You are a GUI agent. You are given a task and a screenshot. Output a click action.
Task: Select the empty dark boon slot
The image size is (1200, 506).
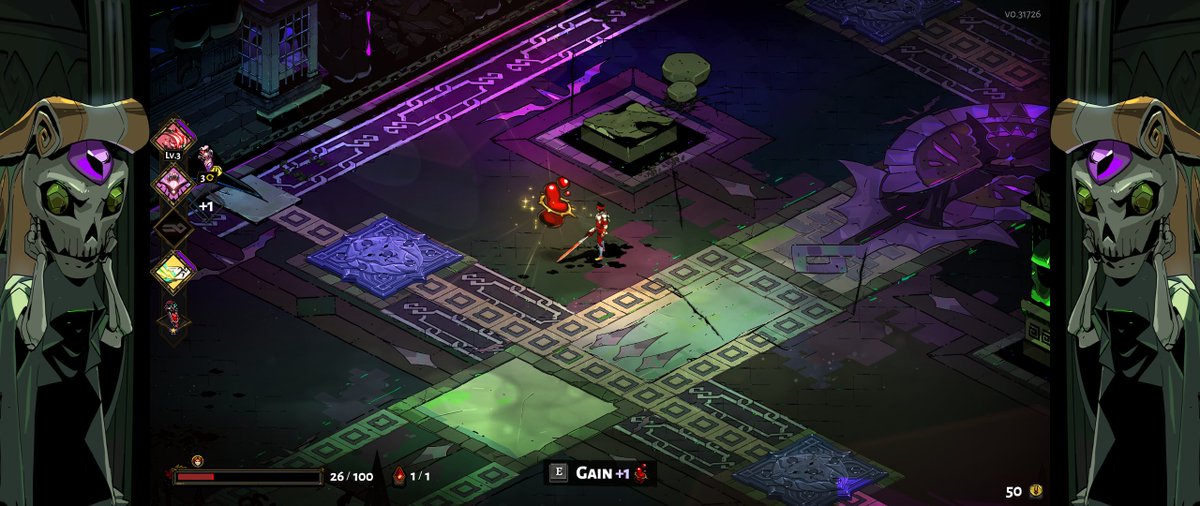(171, 226)
